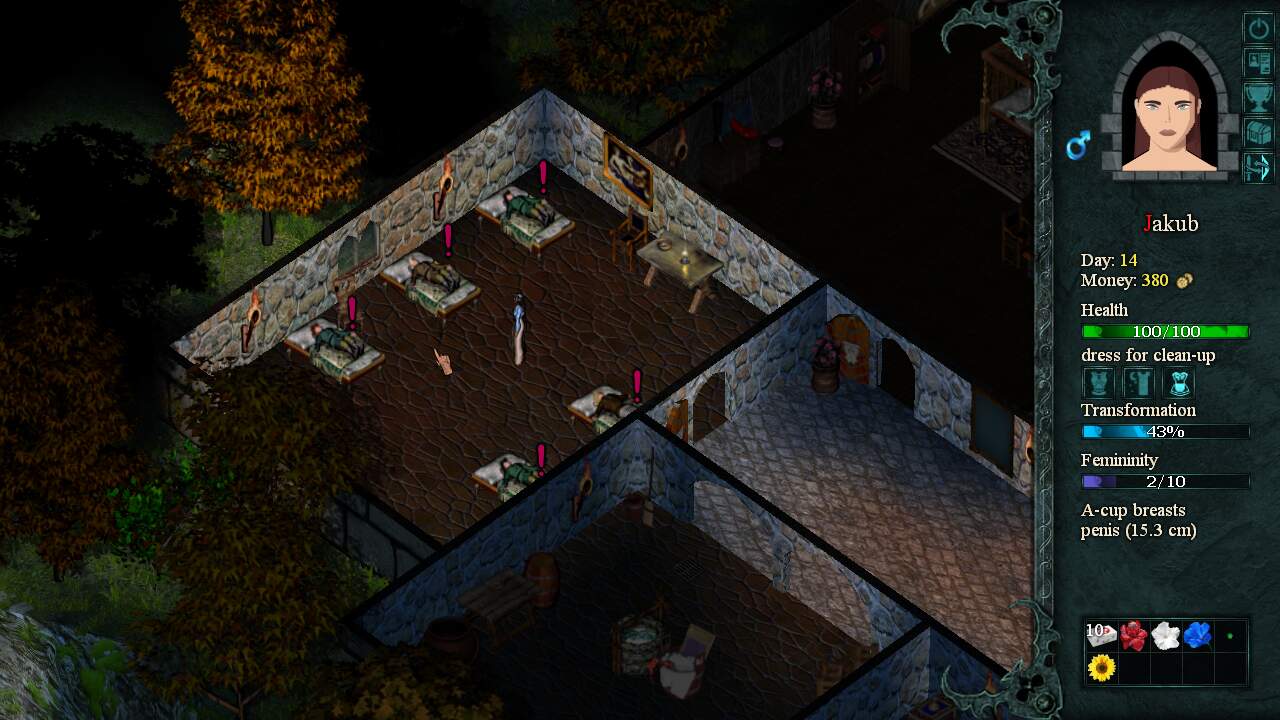
Task: Select the armor bodice outfit icon
Action: point(1099,382)
